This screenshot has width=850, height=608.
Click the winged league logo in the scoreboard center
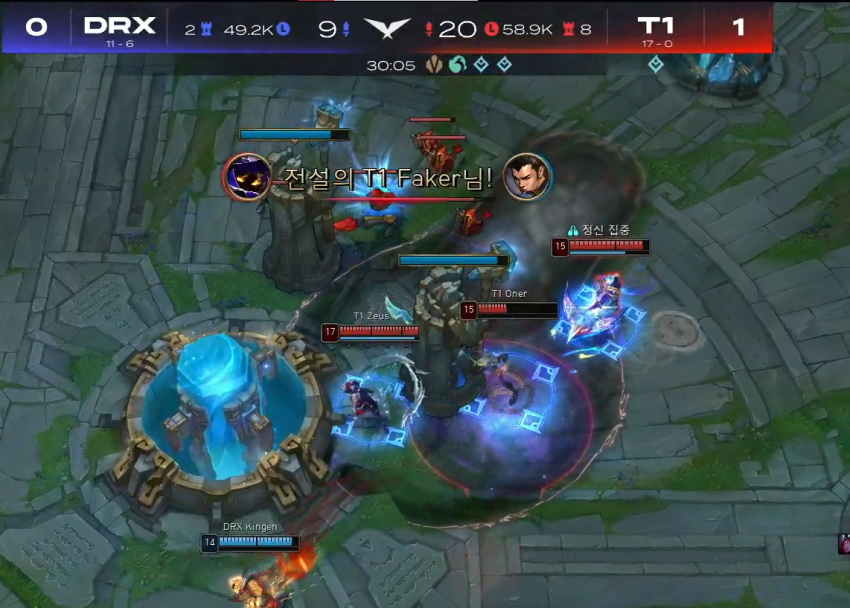(x=387, y=28)
